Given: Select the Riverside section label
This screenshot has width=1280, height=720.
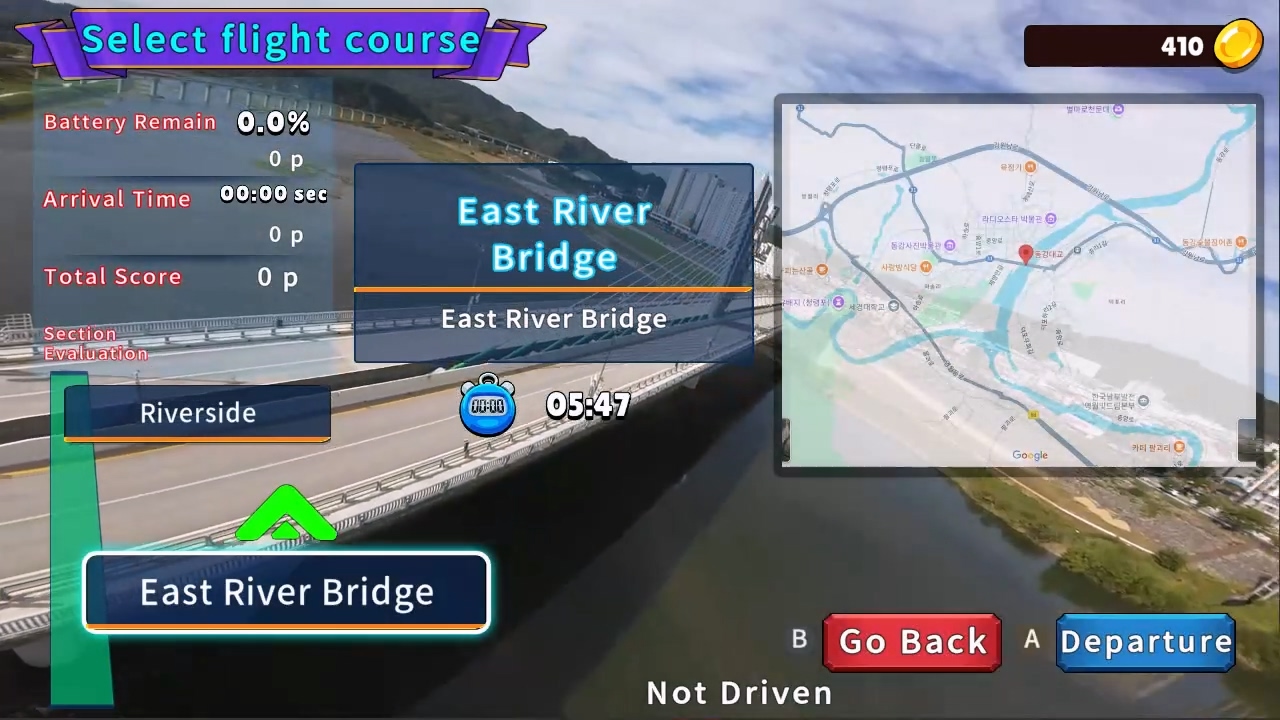Looking at the screenshot, I should pos(197,413).
